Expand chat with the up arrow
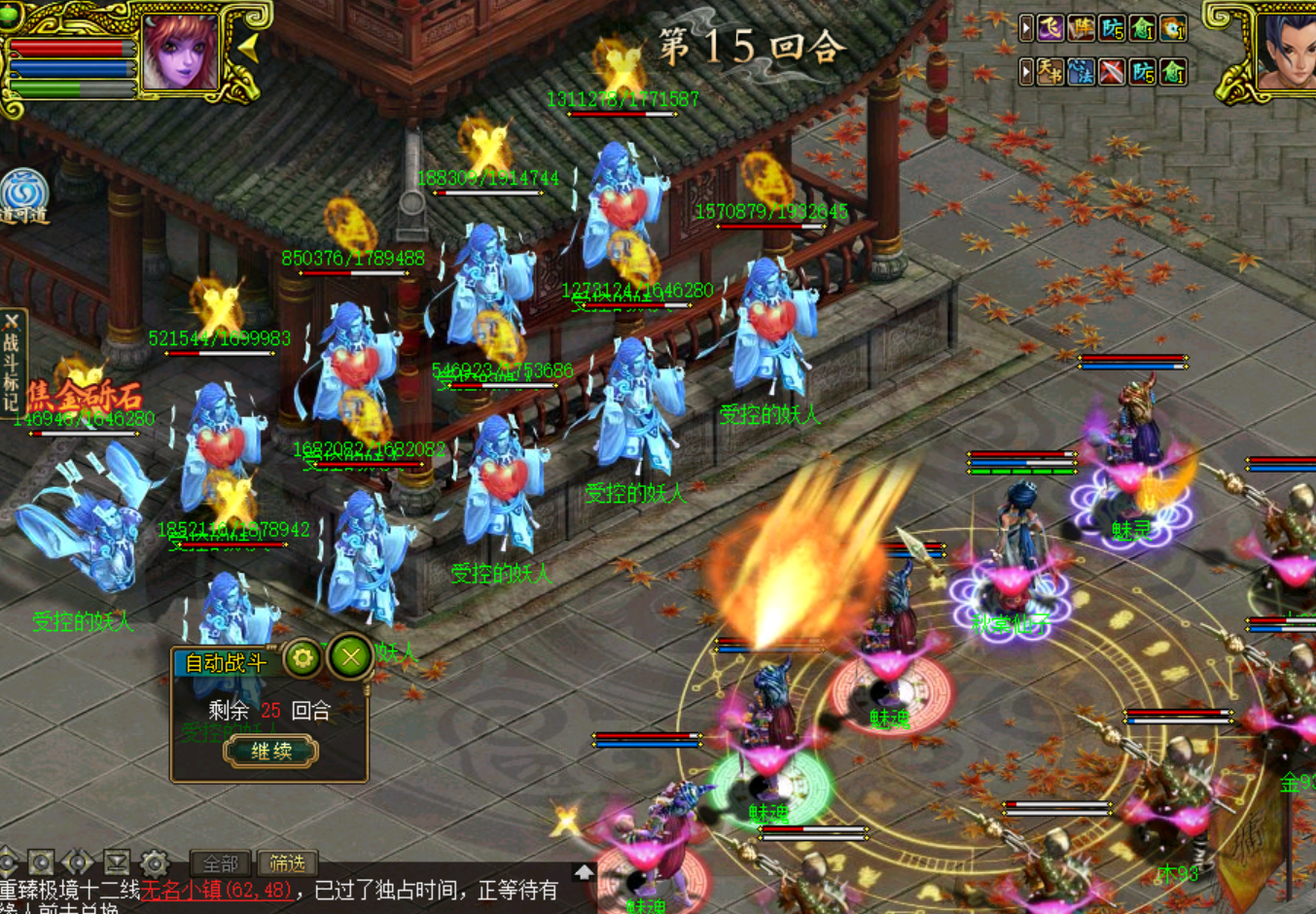 coord(584,872)
